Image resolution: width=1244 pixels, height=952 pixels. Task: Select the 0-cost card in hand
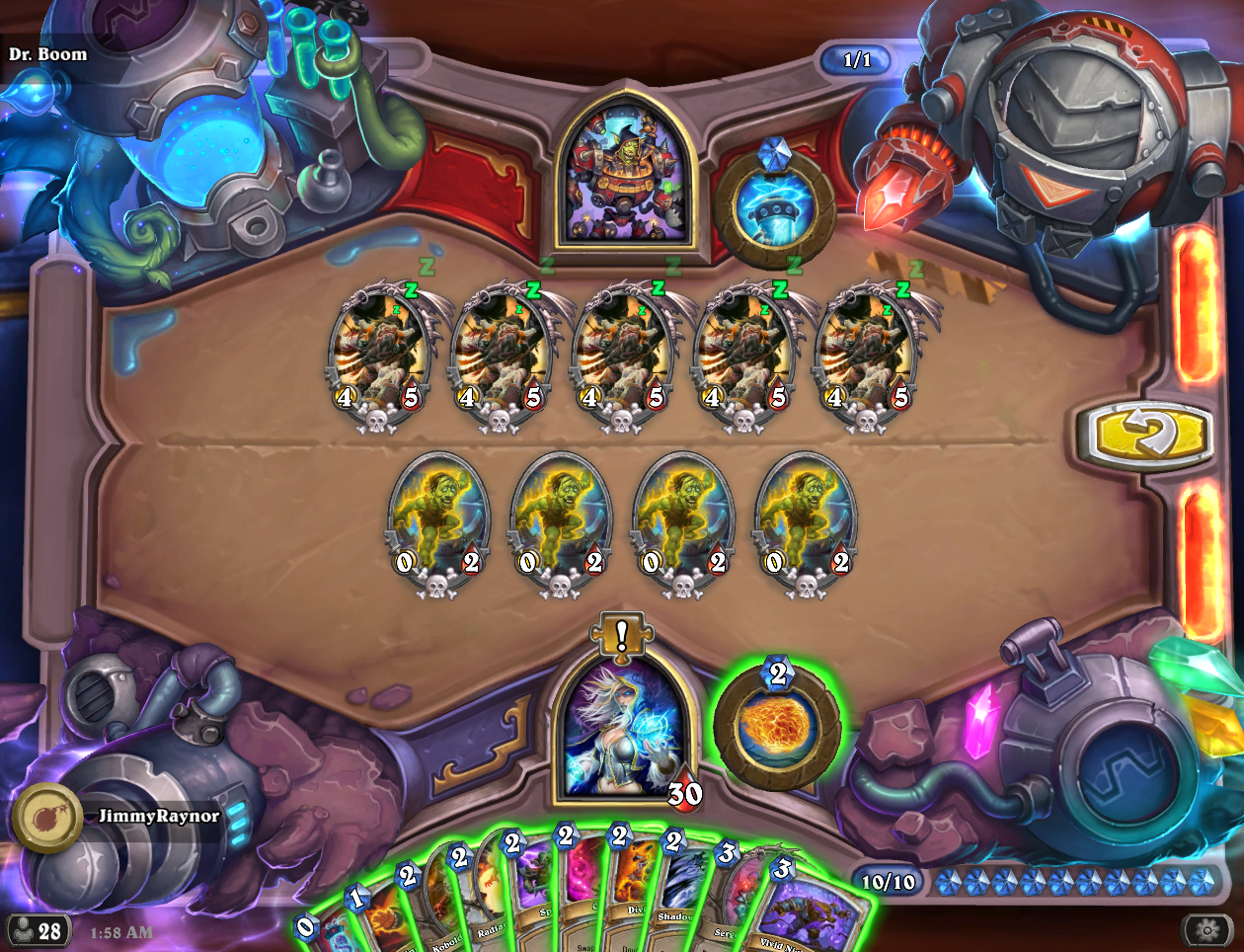pos(326,933)
